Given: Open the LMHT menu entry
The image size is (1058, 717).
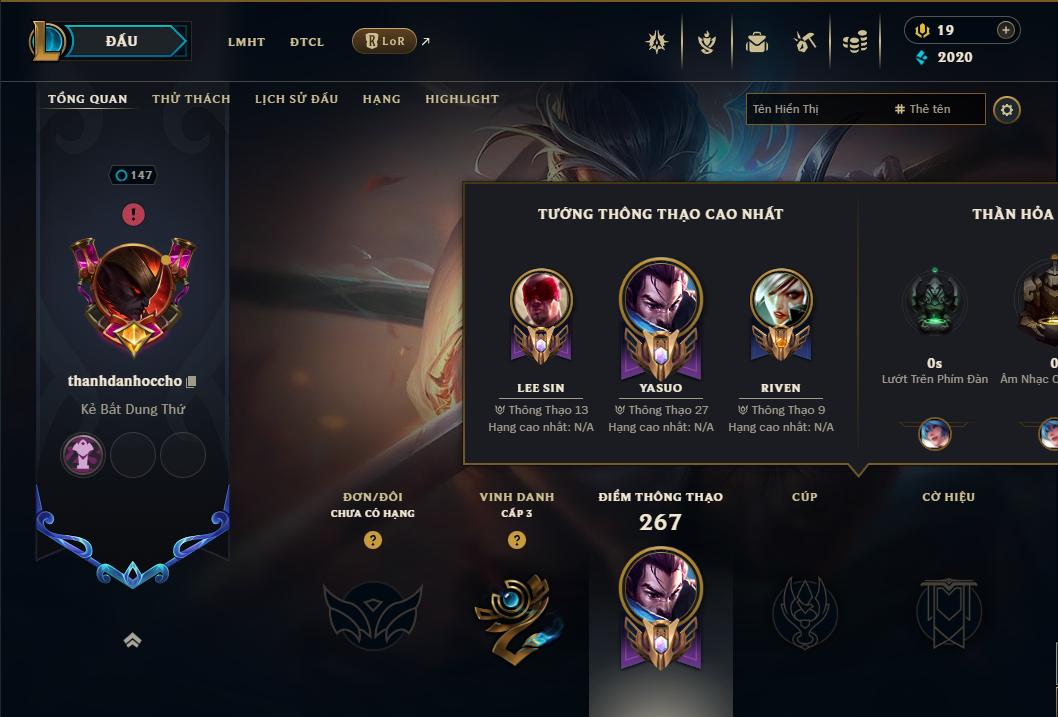Looking at the screenshot, I should pos(246,42).
